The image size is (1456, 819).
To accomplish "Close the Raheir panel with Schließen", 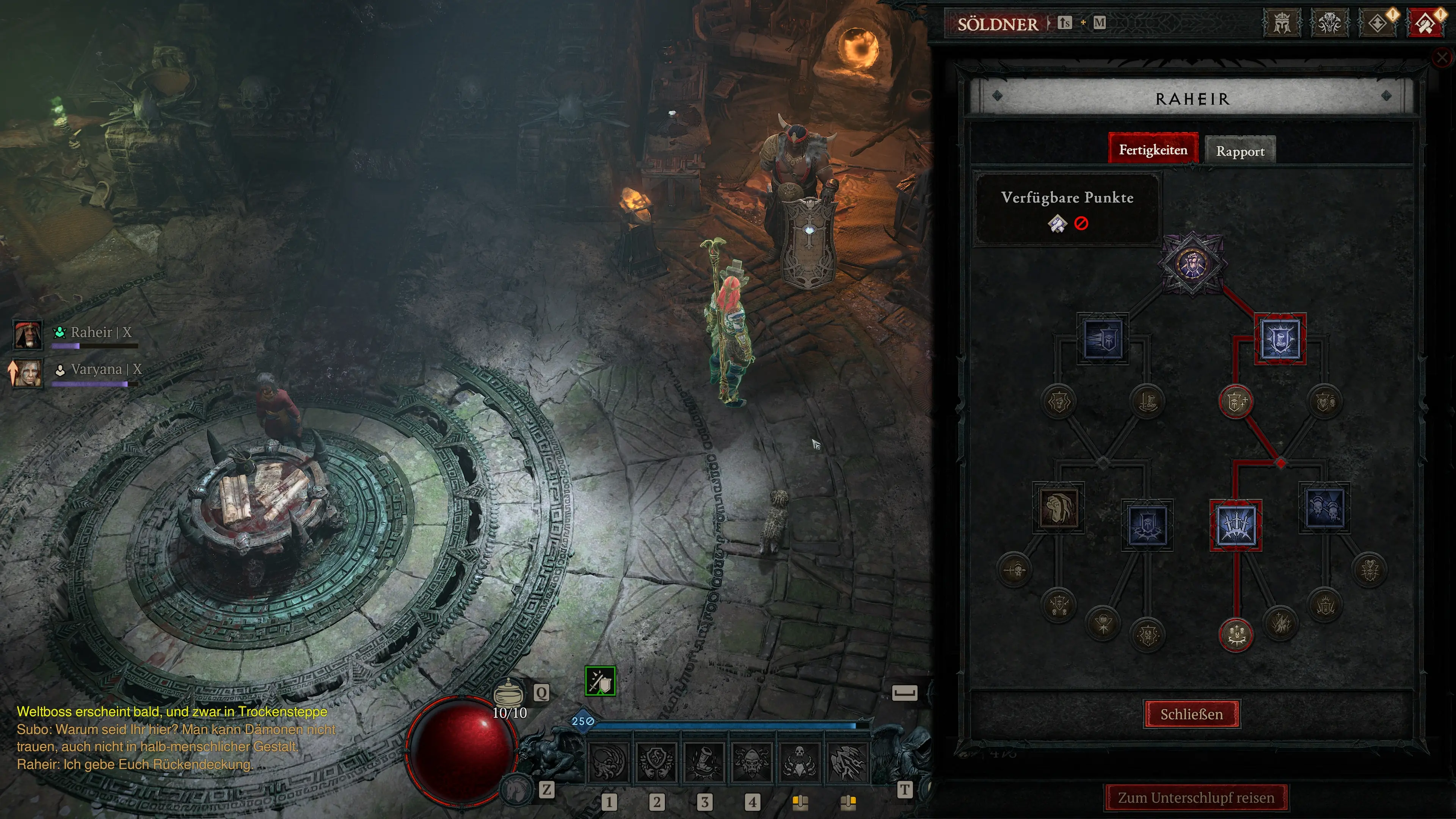I will click(x=1191, y=714).
